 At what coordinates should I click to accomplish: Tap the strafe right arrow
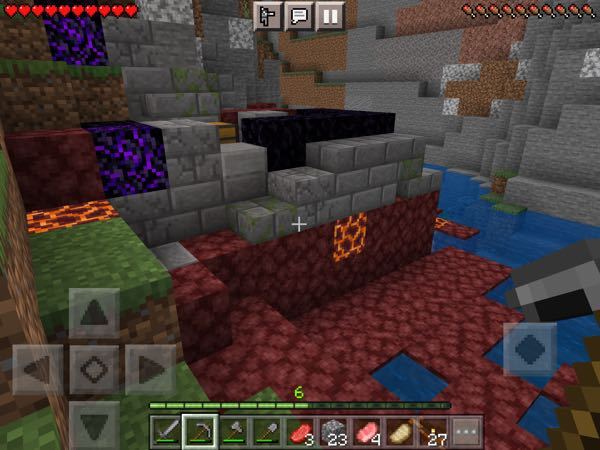pos(150,369)
